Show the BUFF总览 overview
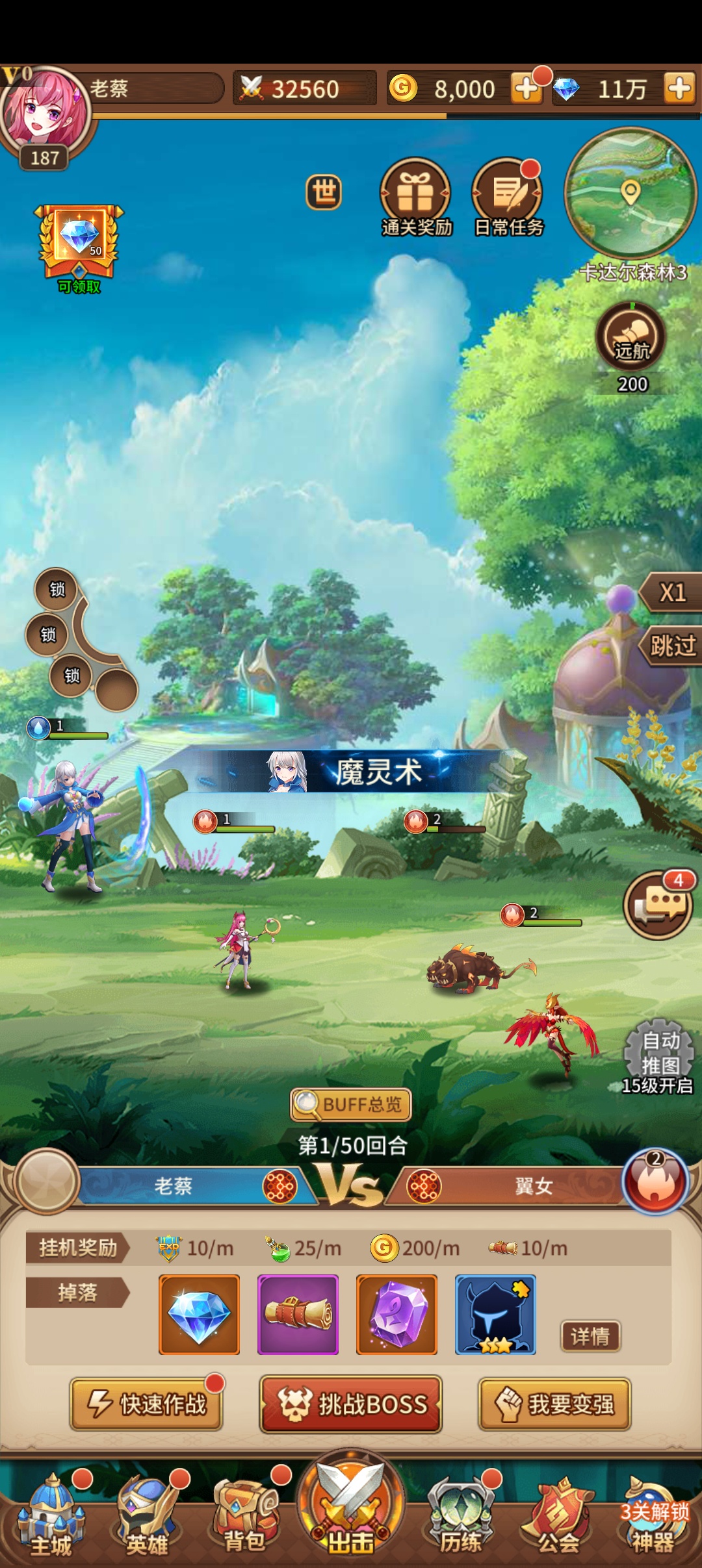 (x=351, y=1104)
